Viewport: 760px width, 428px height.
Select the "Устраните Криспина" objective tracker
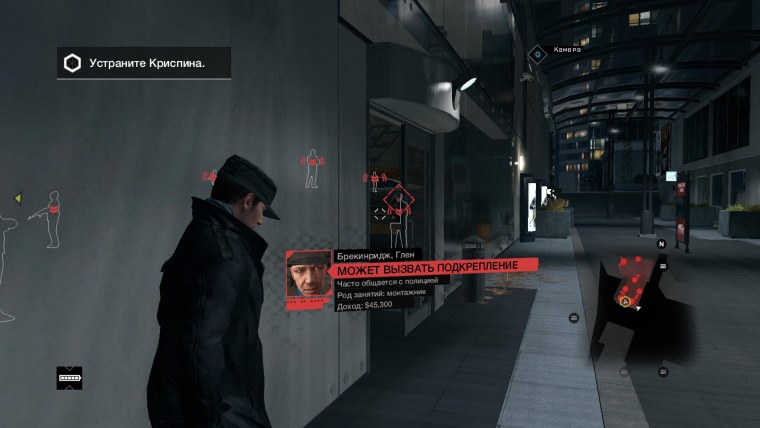(x=145, y=63)
